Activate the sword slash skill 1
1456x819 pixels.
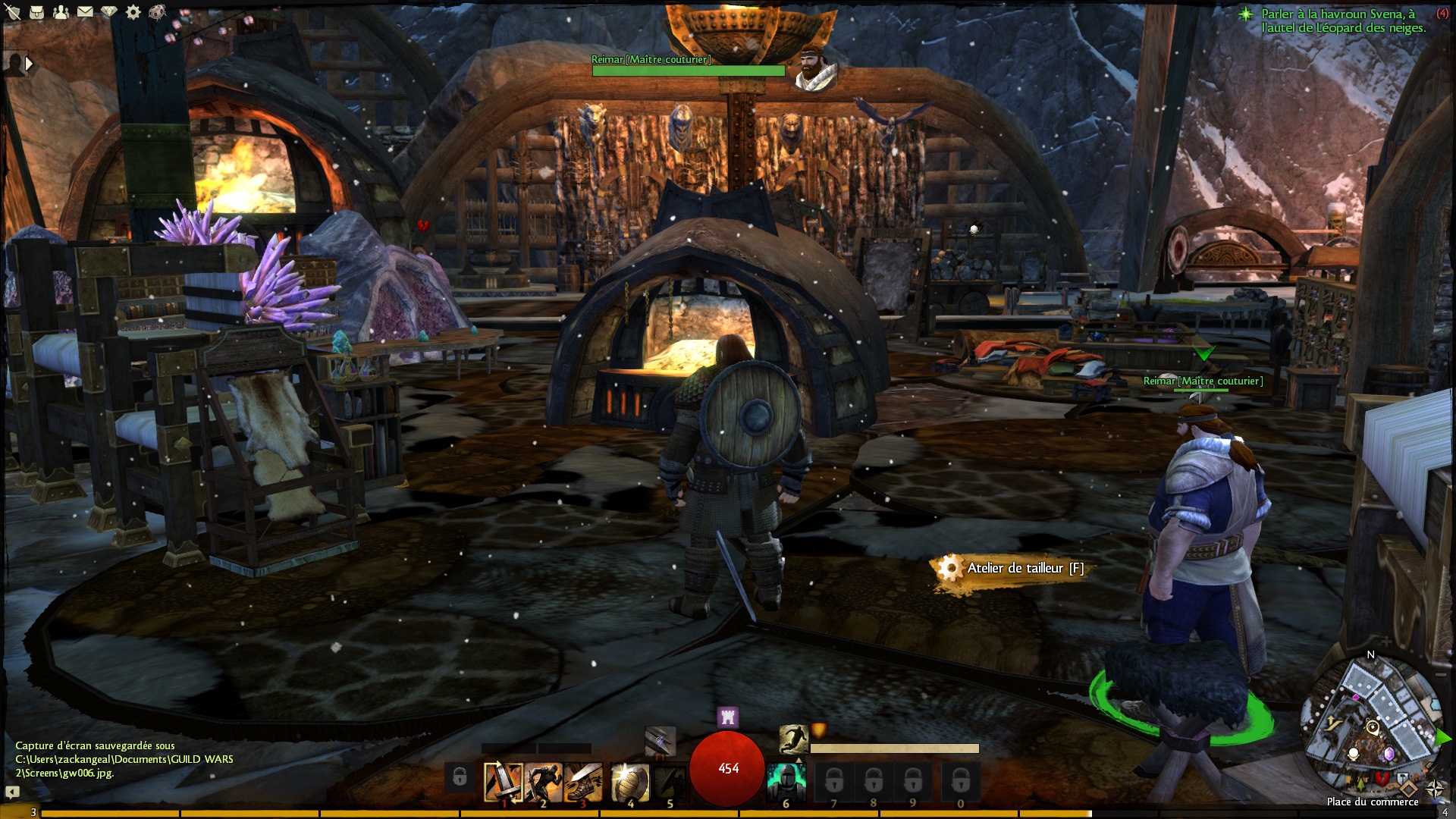tap(504, 782)
